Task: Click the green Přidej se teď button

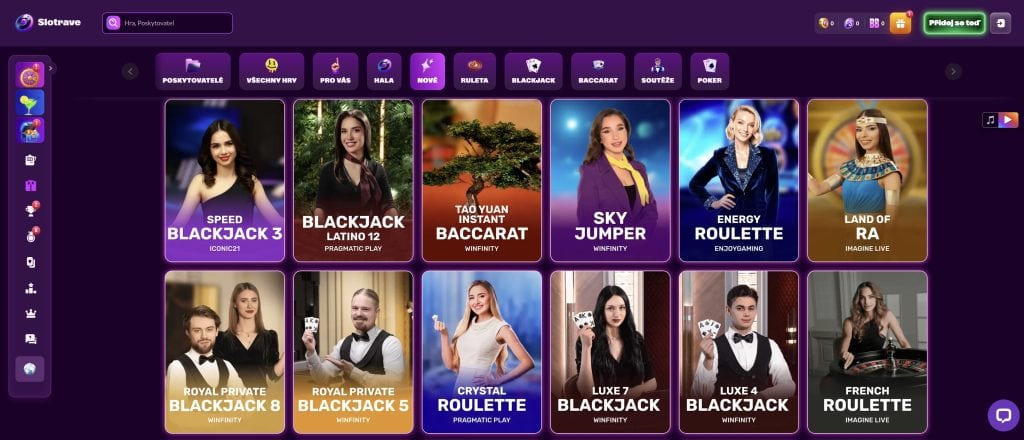Action: (x=954, y=23)
